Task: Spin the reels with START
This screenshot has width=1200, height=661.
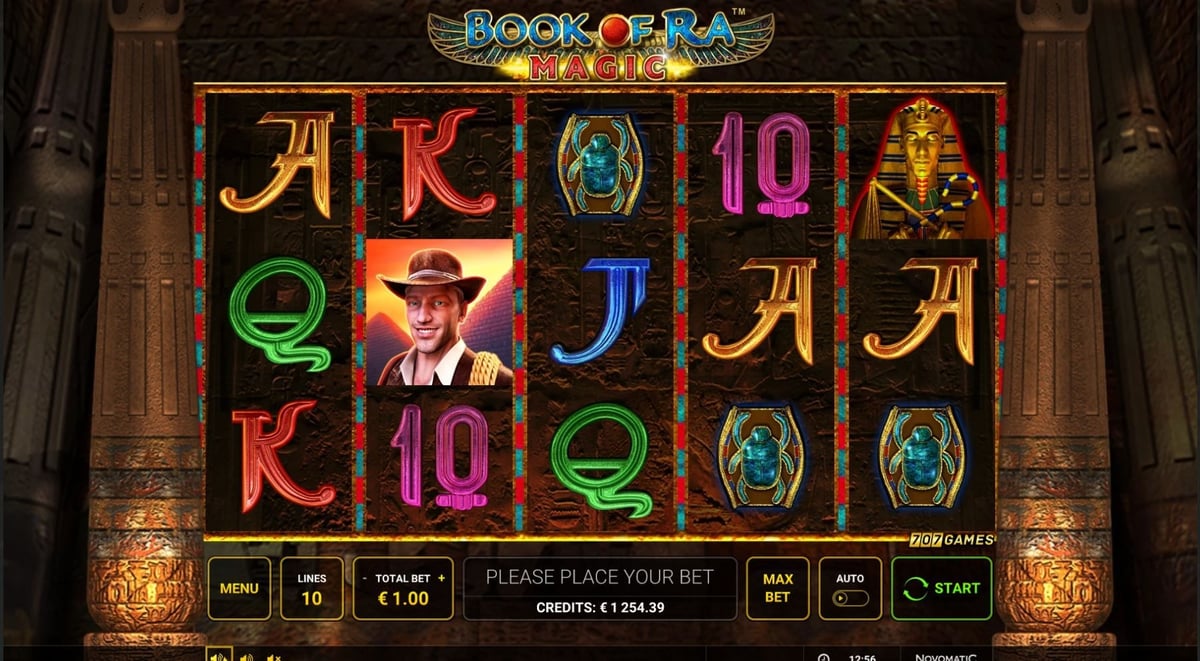Action: [941, 588]
